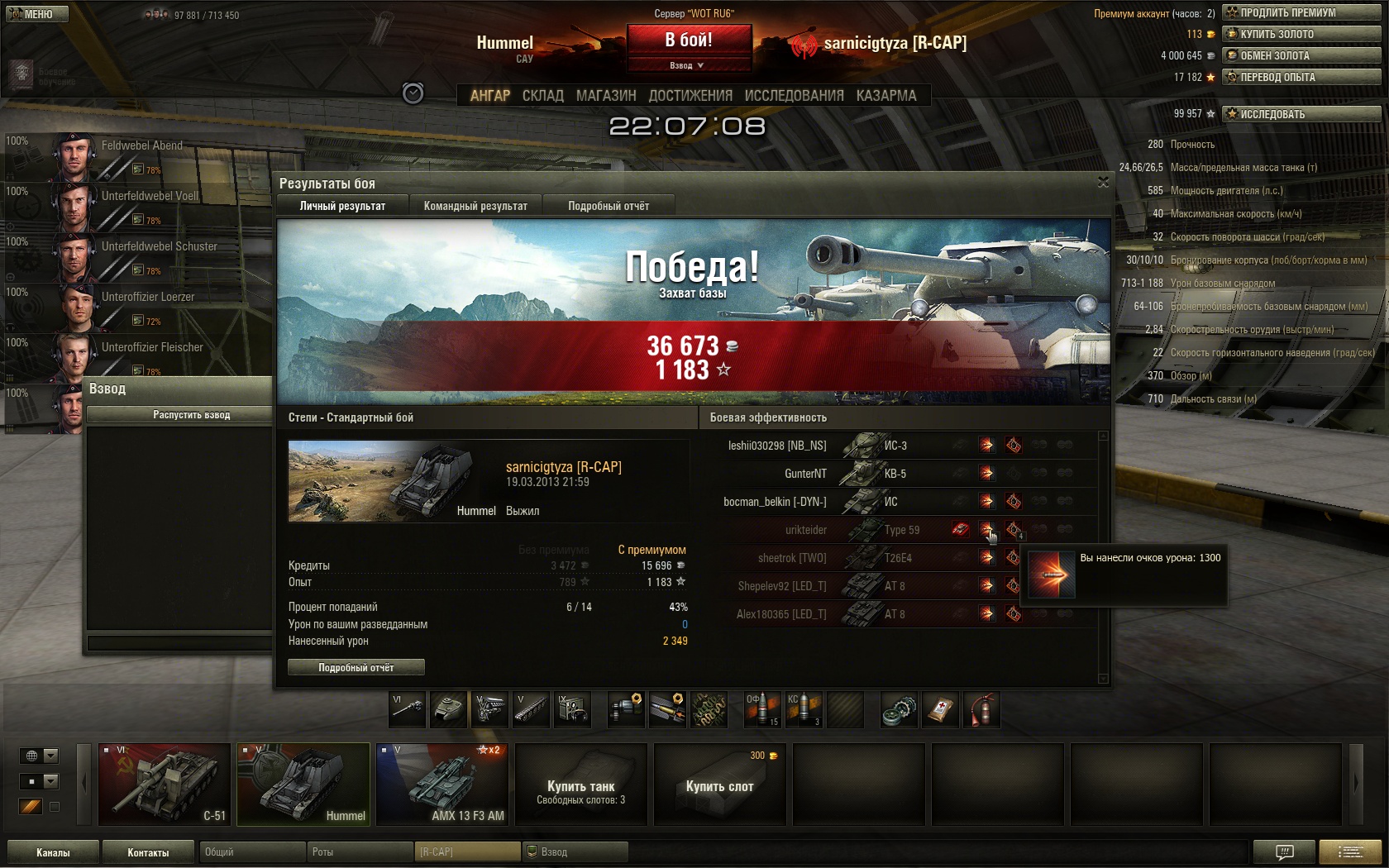Select the С-51 tank in carousel
The height and width of the screenshot is (868, 1389).
point(165,784)
